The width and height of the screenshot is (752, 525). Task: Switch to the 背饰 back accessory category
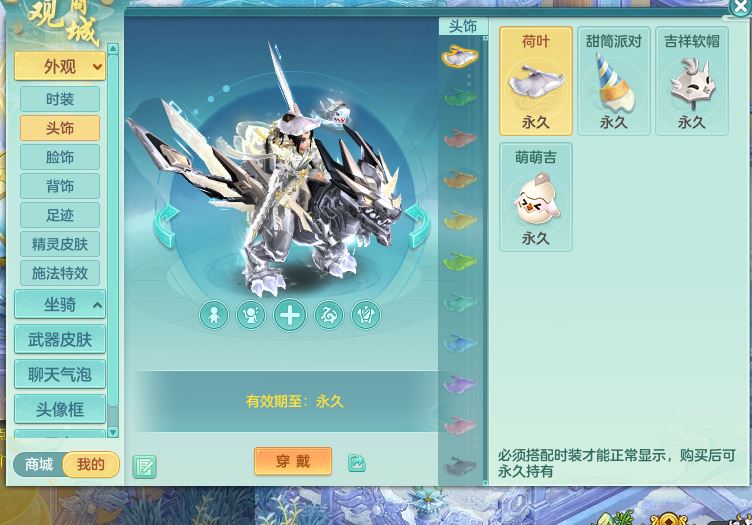pos(60,186)
